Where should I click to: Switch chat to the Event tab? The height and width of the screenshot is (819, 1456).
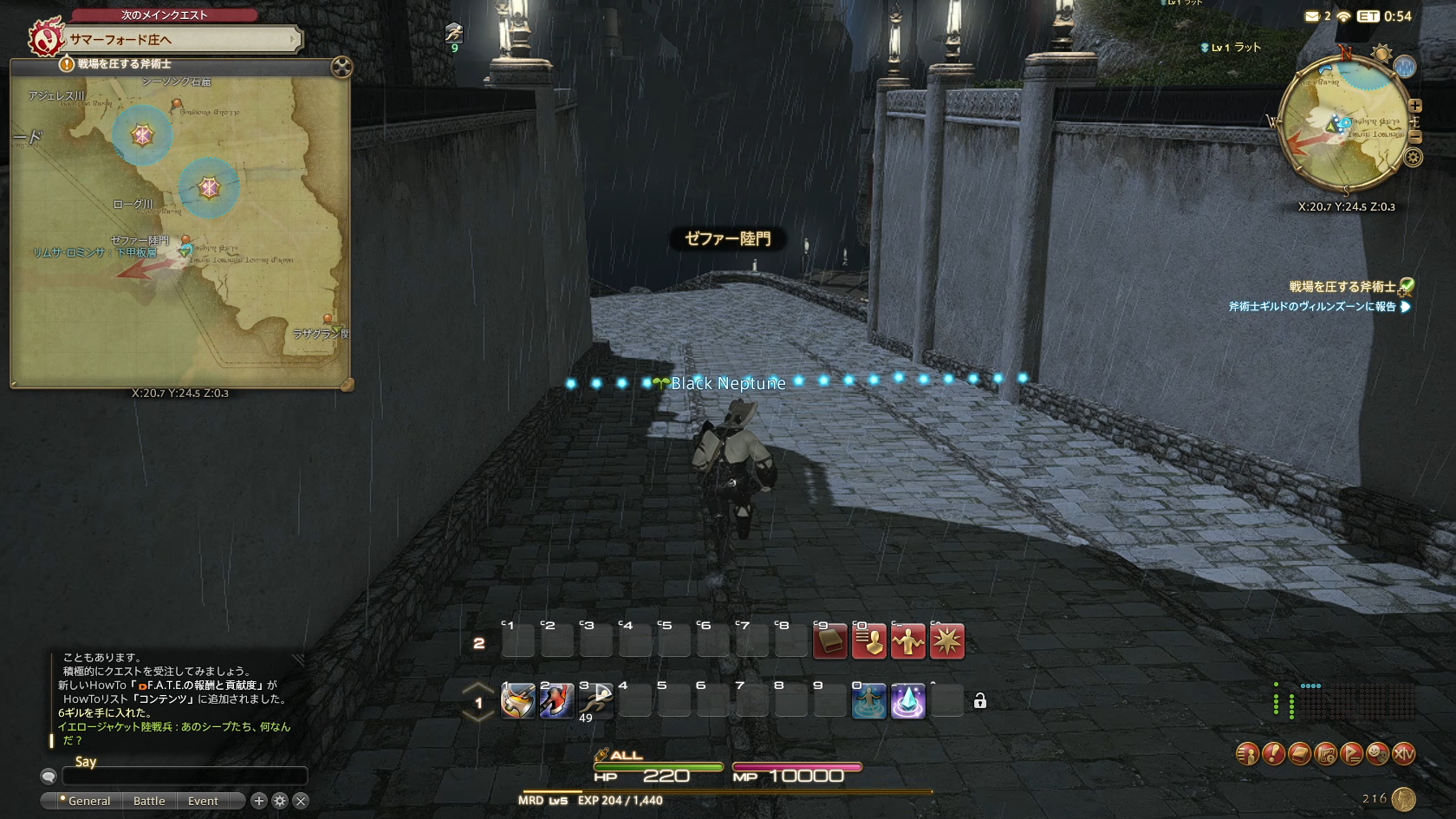click(x=203, y=801)
